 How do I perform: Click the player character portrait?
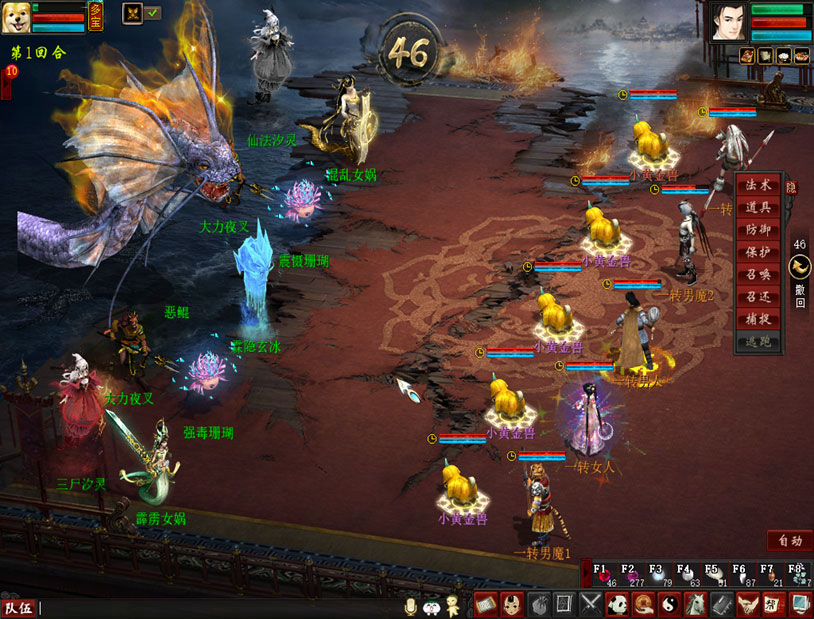coord(729,22)
